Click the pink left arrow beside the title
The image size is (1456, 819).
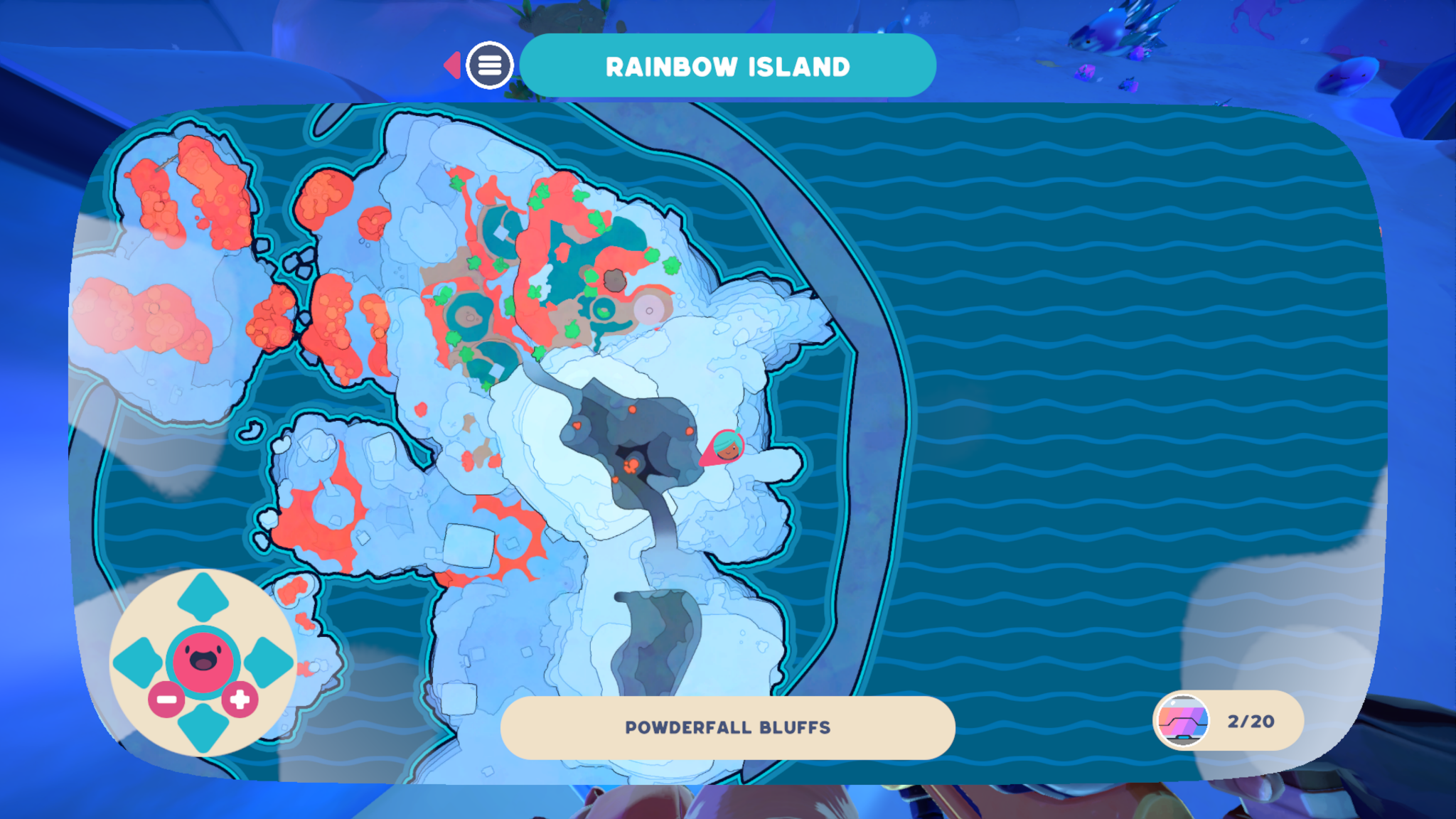click(452, 65)
